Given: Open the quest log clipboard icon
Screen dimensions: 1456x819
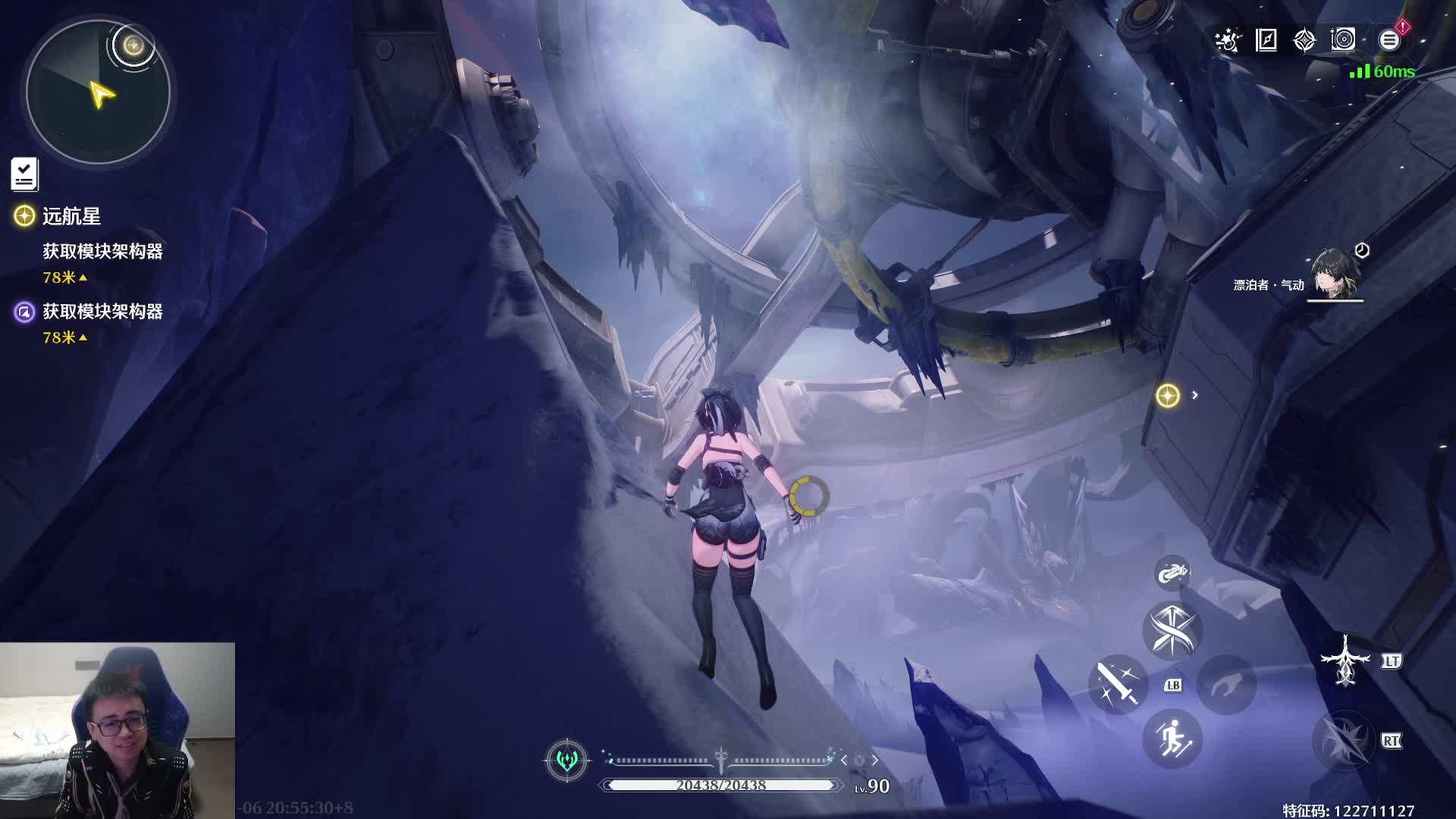Looking at the screenshot, I should coord(24,174).
